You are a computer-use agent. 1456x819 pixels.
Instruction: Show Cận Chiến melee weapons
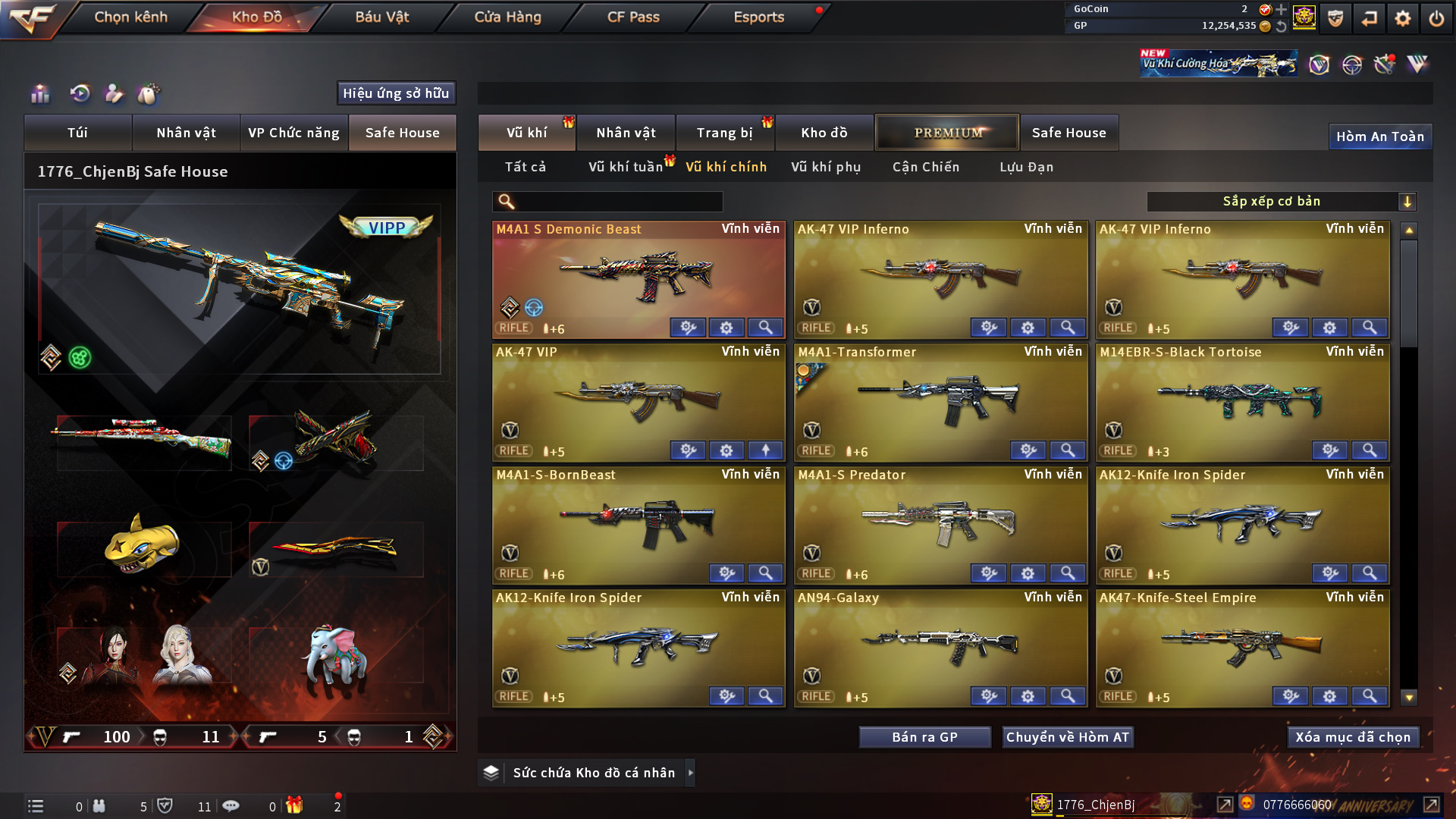point(926,167)
